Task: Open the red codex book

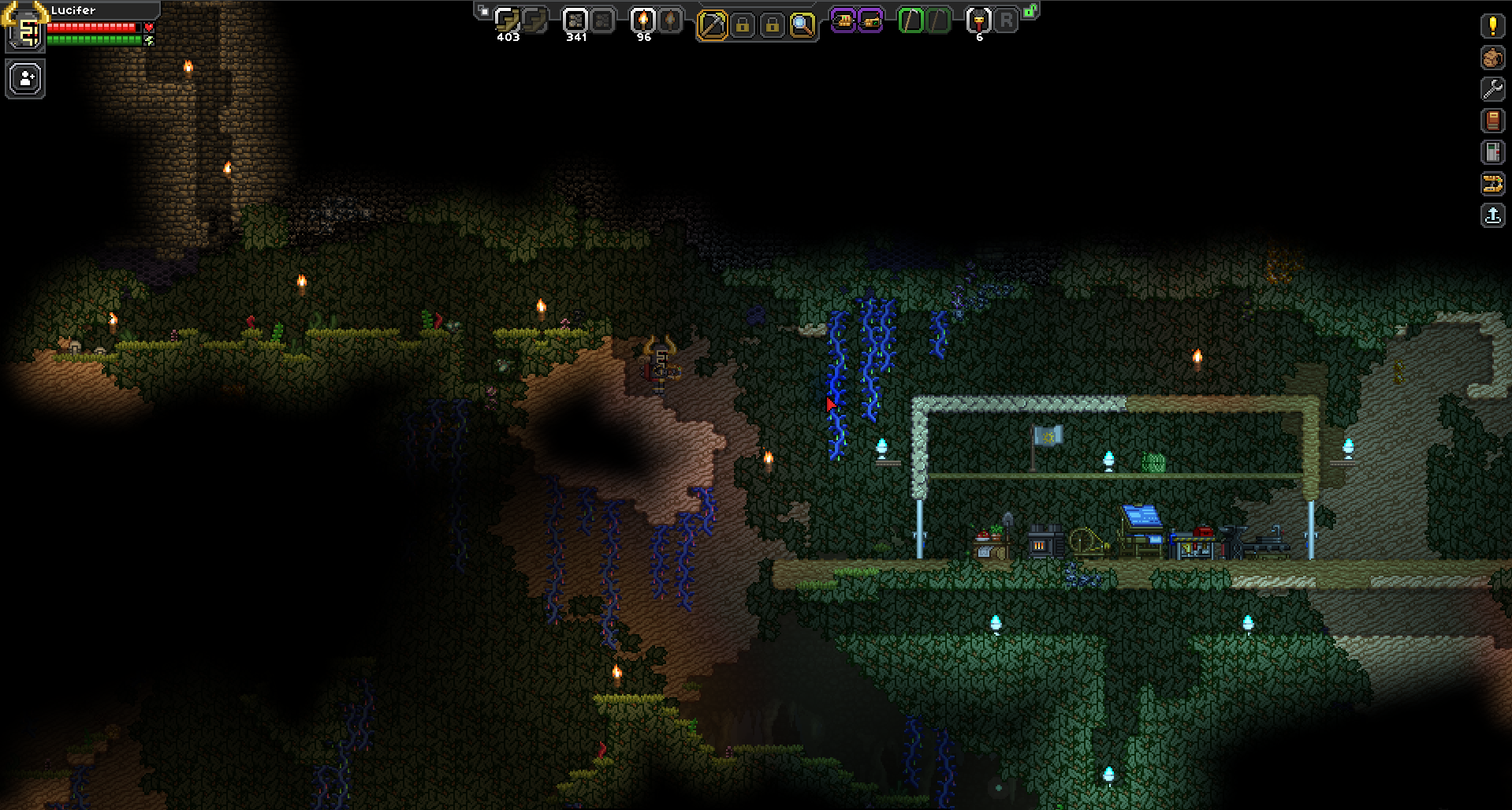Action: [1492, 121]
